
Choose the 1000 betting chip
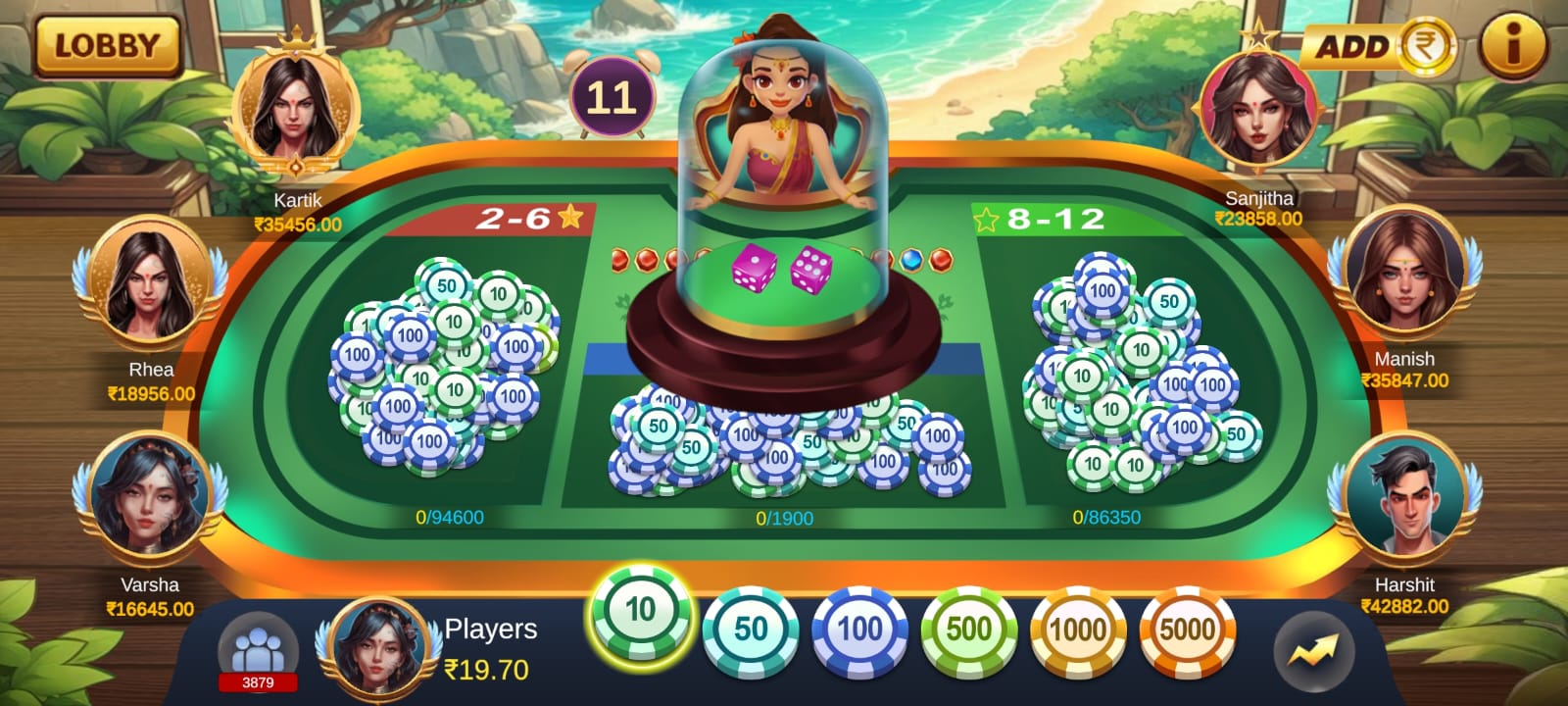click(x=1077, y=629)
